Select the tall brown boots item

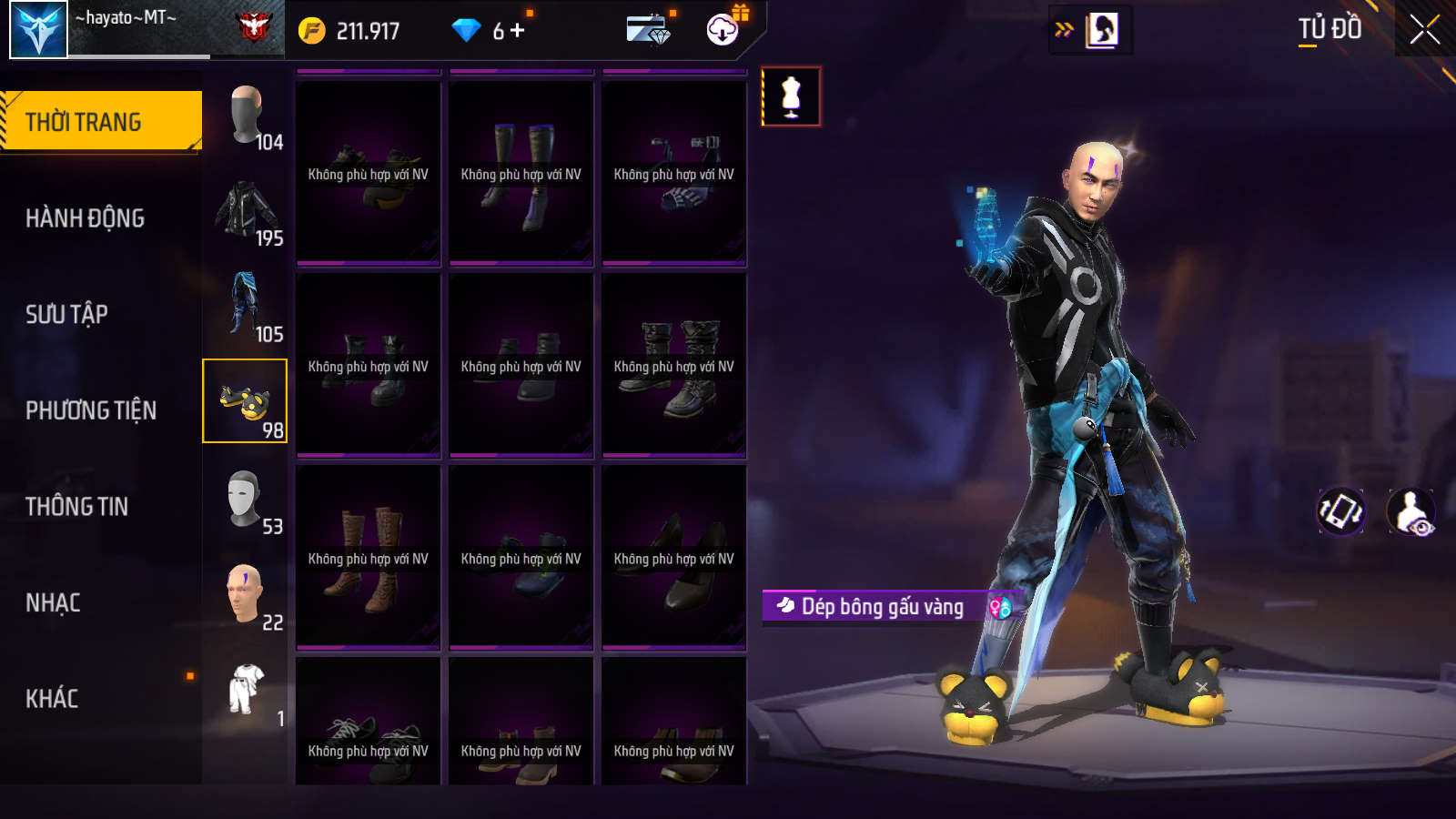(x=369, y=558)
